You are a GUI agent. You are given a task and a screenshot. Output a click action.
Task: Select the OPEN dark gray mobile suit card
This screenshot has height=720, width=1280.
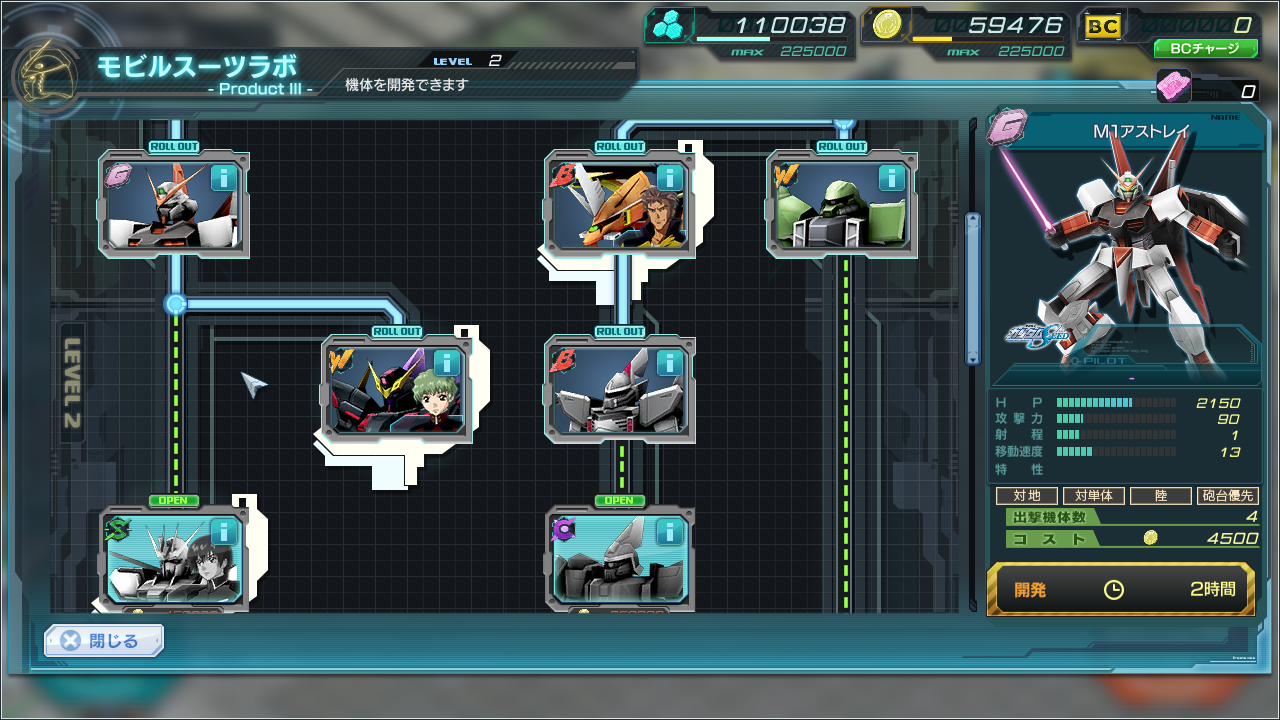click(607, 560)
